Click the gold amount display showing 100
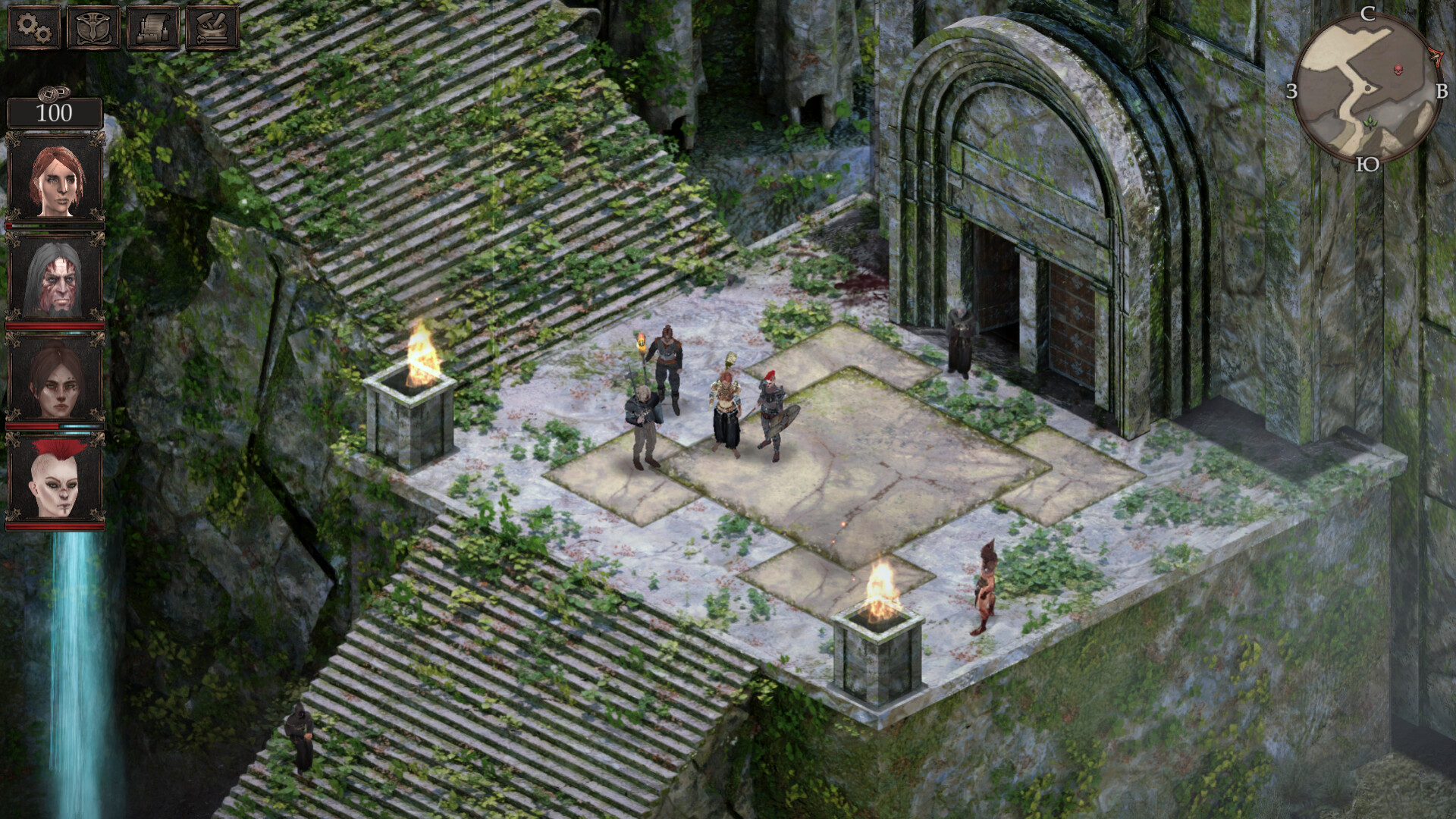 coord(53,114)
